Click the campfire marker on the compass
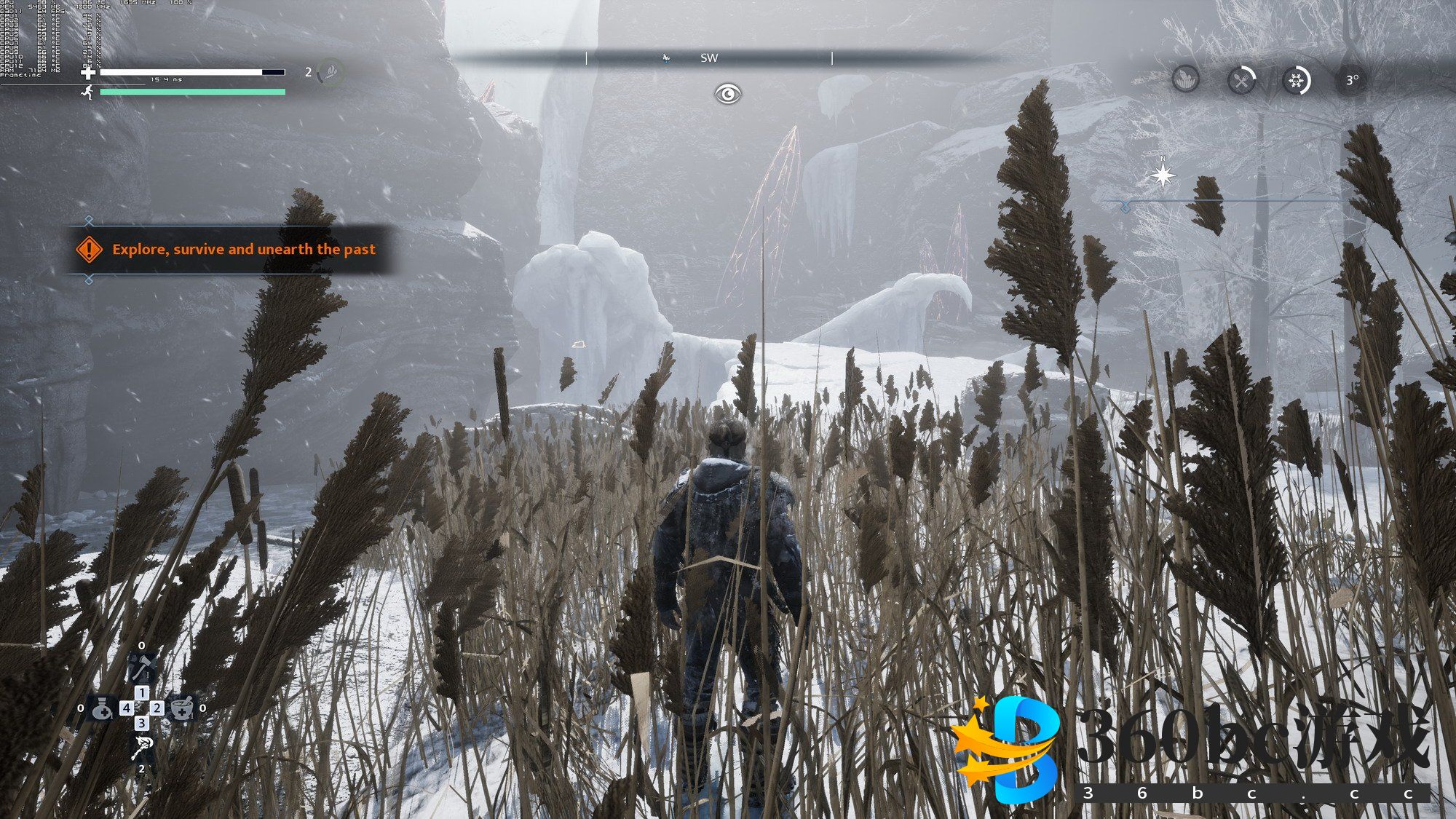This screenshot has height=819, width=1456. 665,58
